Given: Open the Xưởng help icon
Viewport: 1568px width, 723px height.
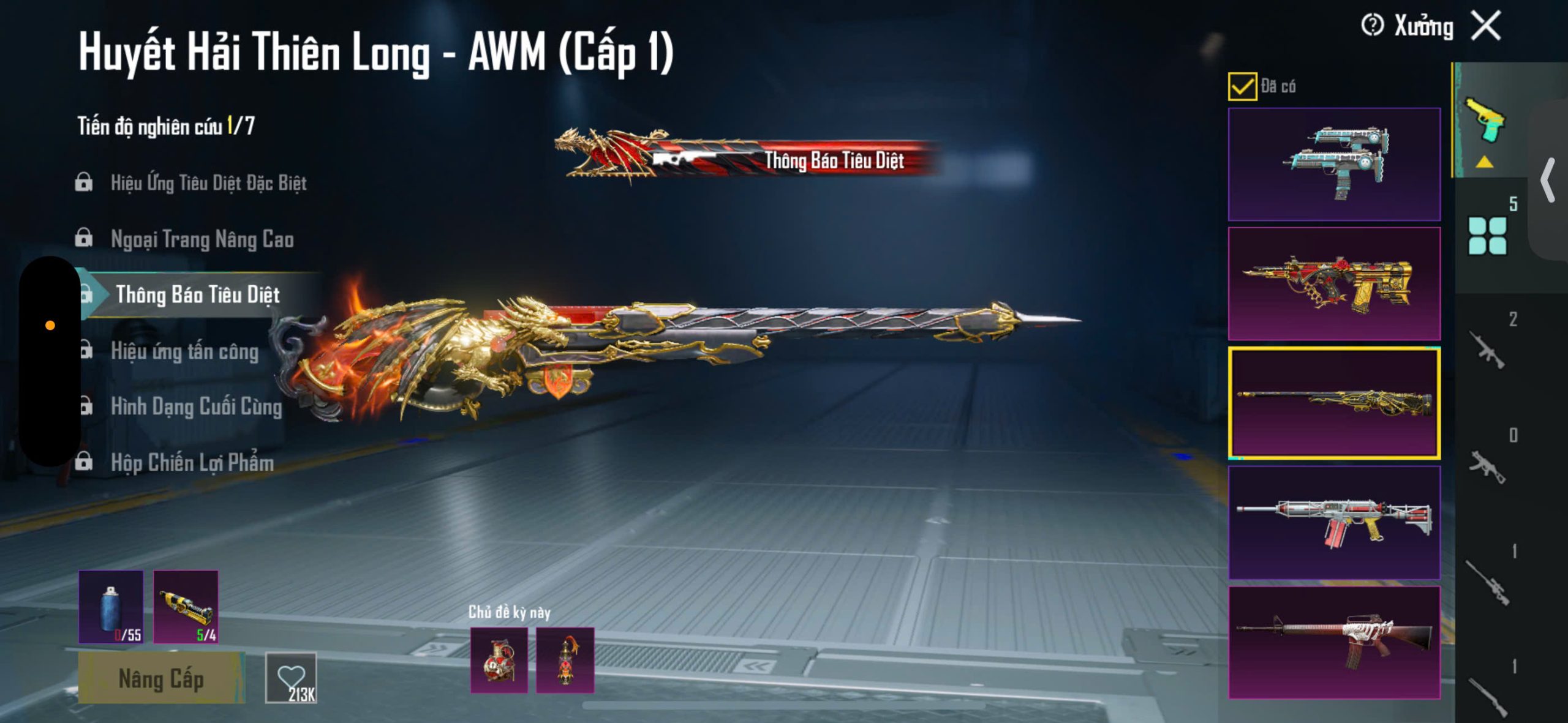Looking at the screenshot, I should pos(1372,26).
